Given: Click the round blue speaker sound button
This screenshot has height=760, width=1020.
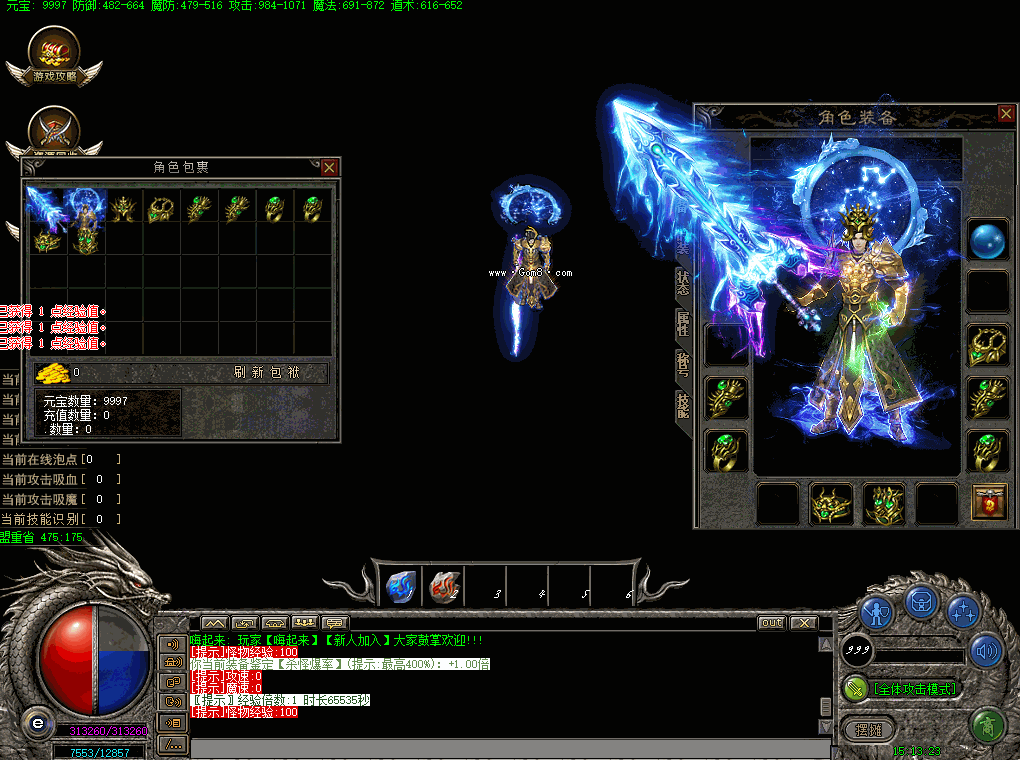Looking at the screenshot, I should (x=987, y=650).
